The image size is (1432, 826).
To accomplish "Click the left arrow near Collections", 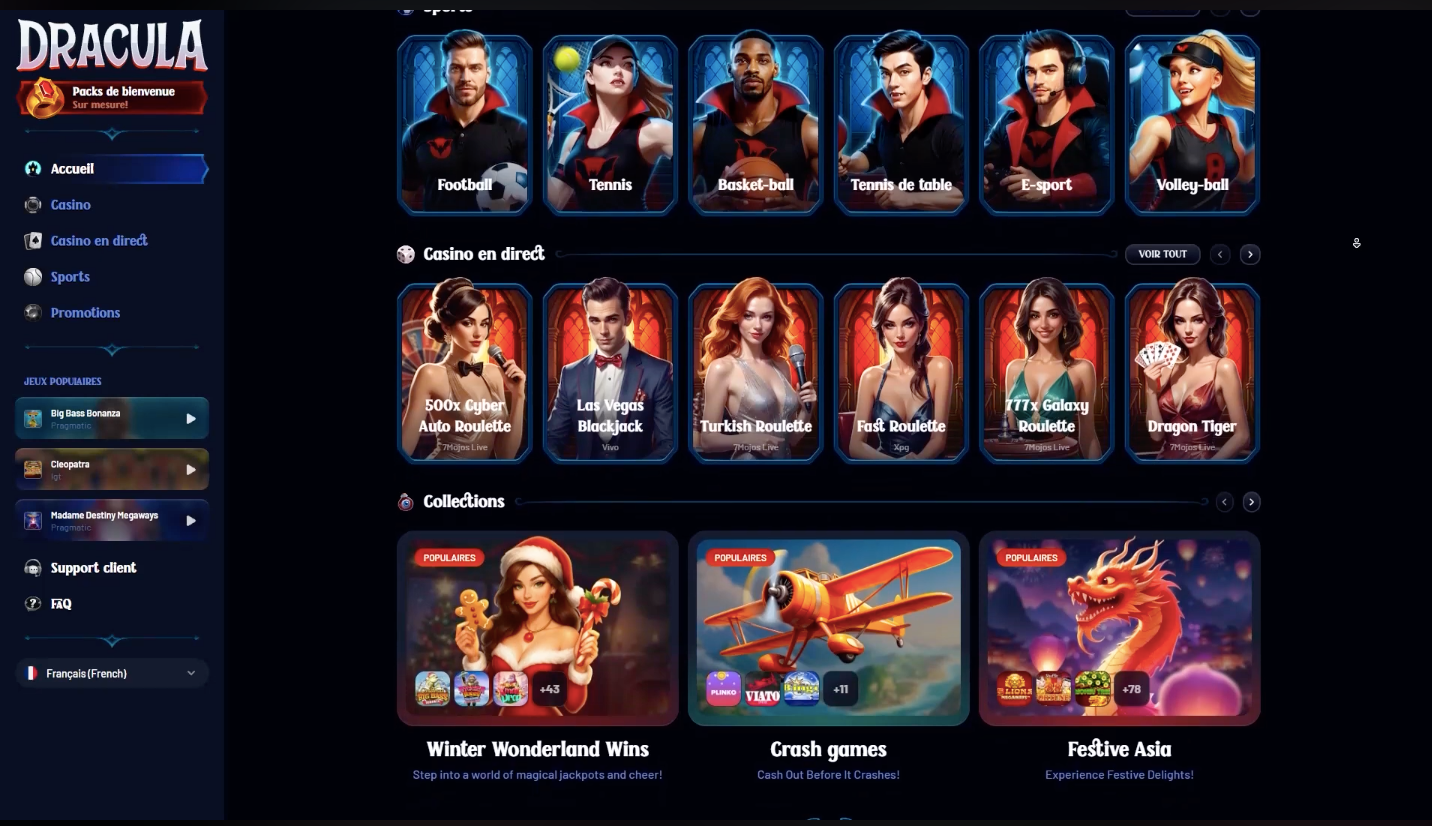I will point(1224,501).
